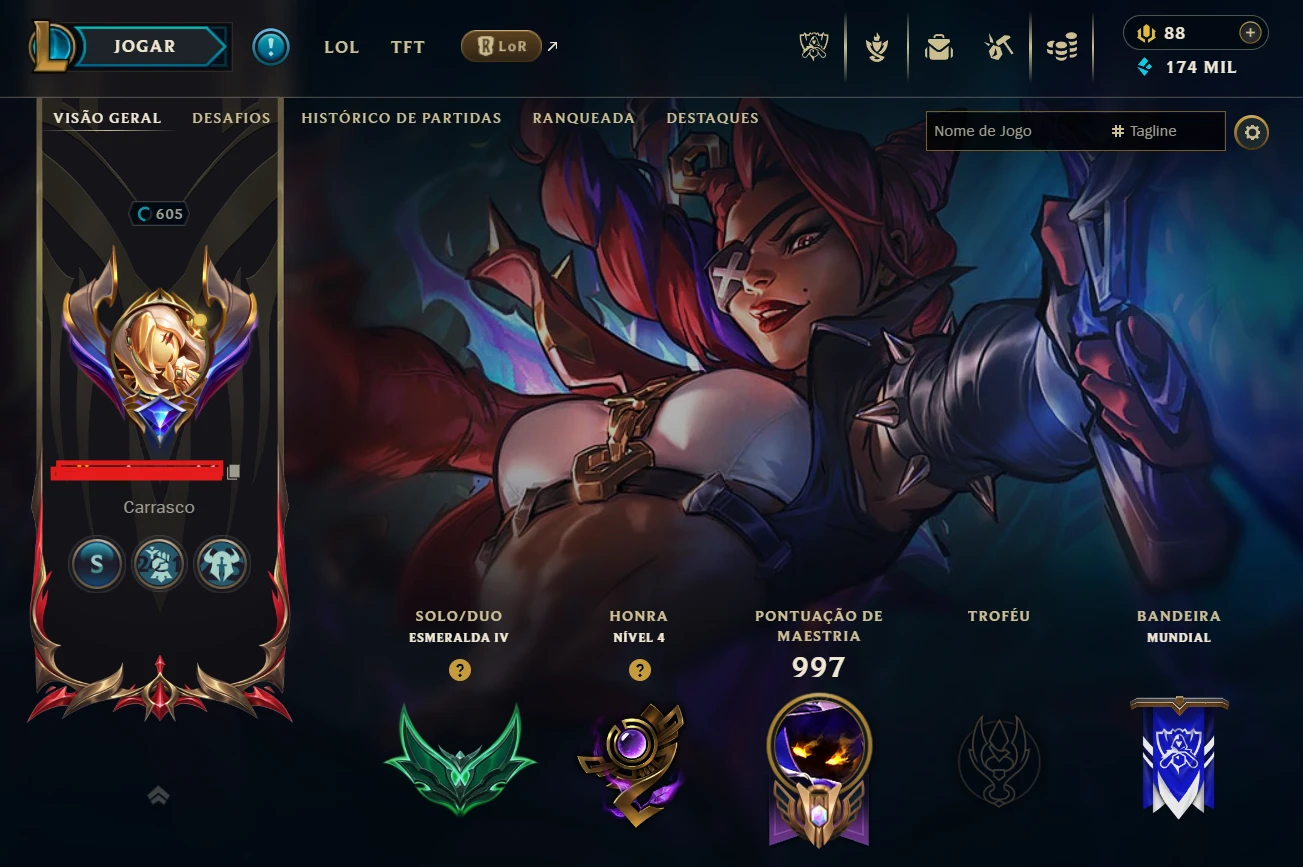The height and width of the screenshot is (867, 1303).
Task: Open the Store coins icon
Action: (1061, 46)
